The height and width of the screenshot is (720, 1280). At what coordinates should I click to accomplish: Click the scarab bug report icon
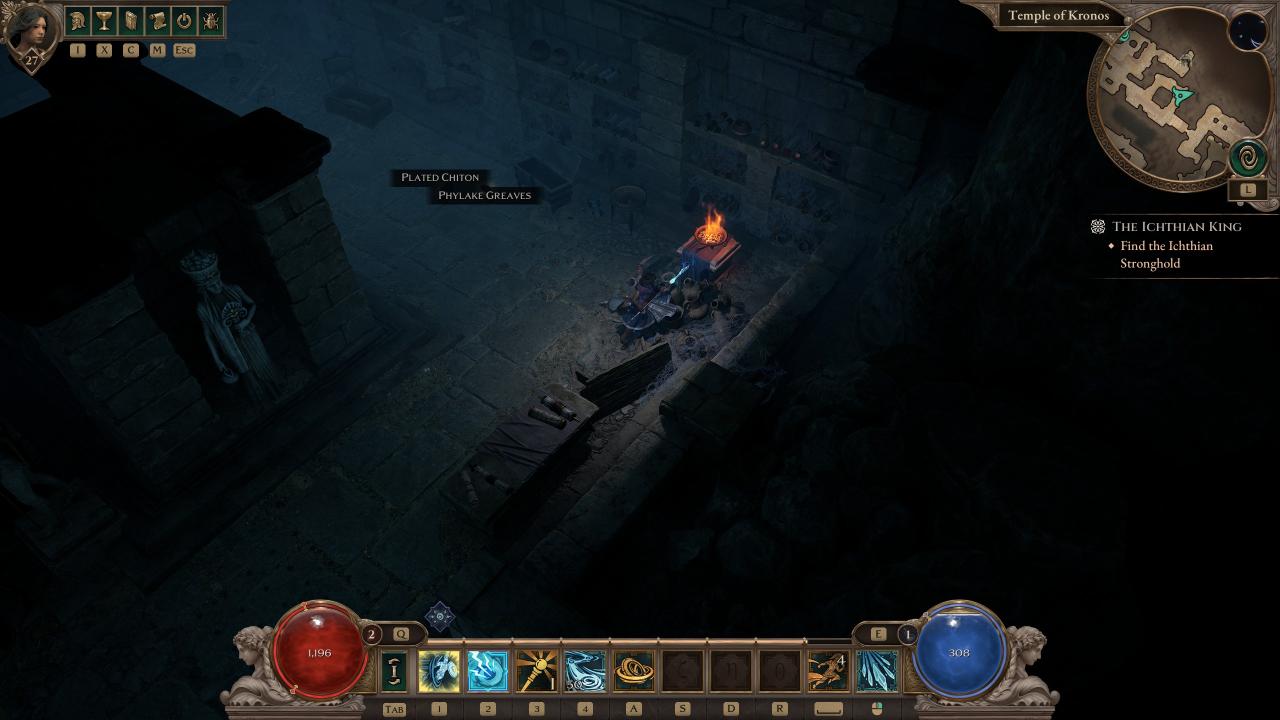point(211,21)
